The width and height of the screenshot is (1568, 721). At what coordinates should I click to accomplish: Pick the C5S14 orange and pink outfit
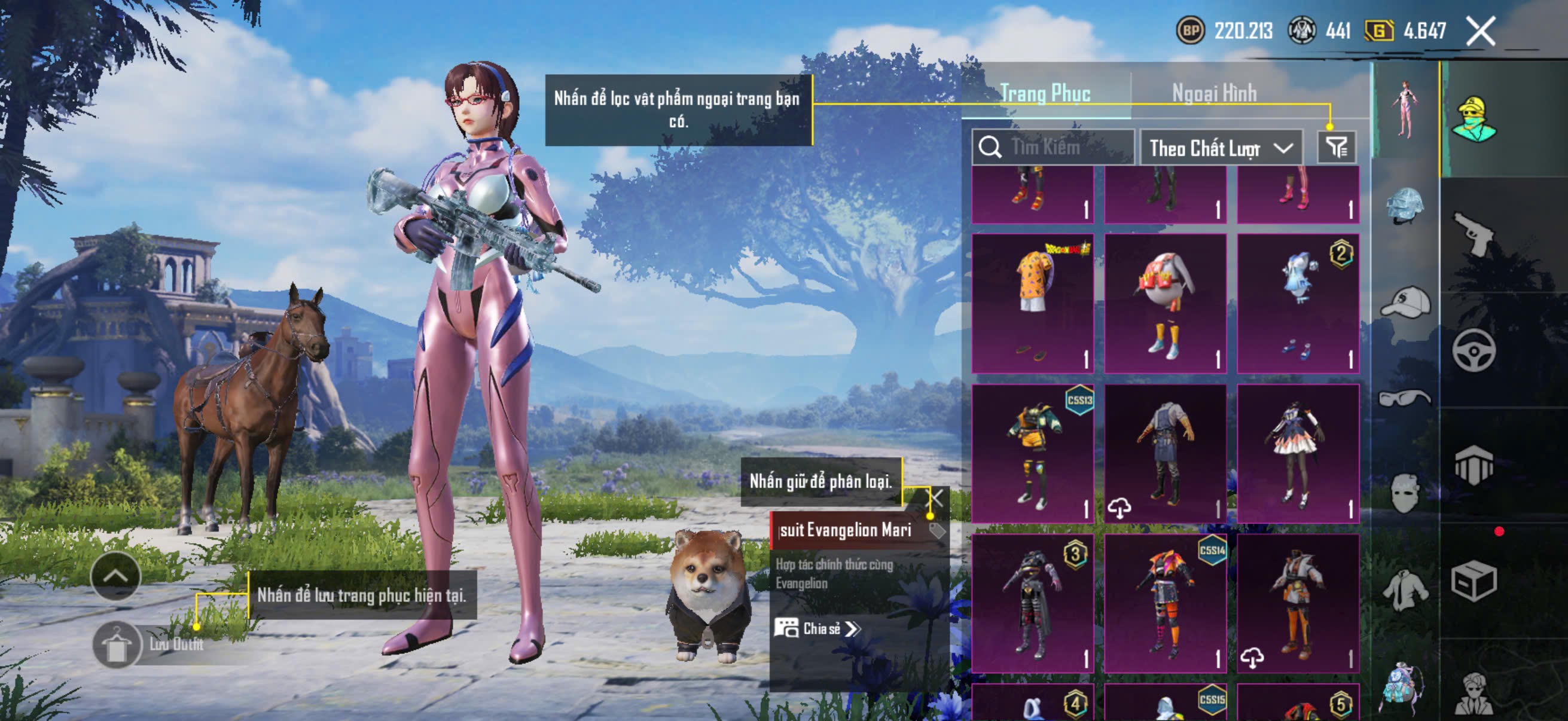[x=1165, y=604]
